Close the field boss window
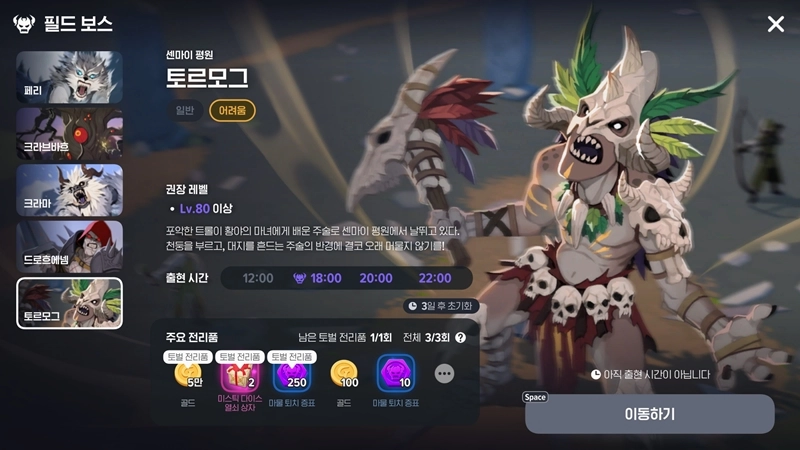 click(x=775, y=24)
